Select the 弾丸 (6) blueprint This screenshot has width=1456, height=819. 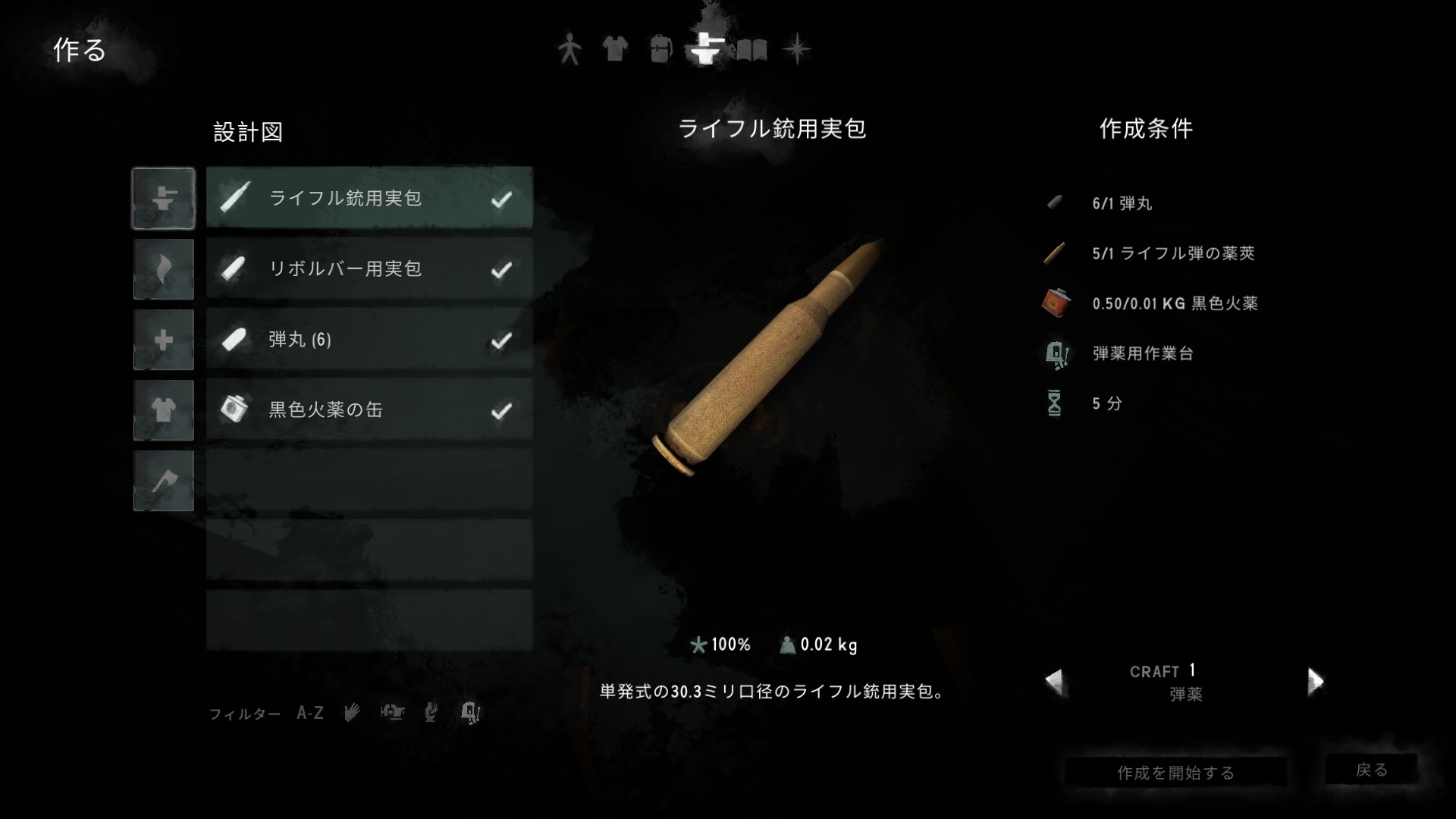[x=369, y=339]
